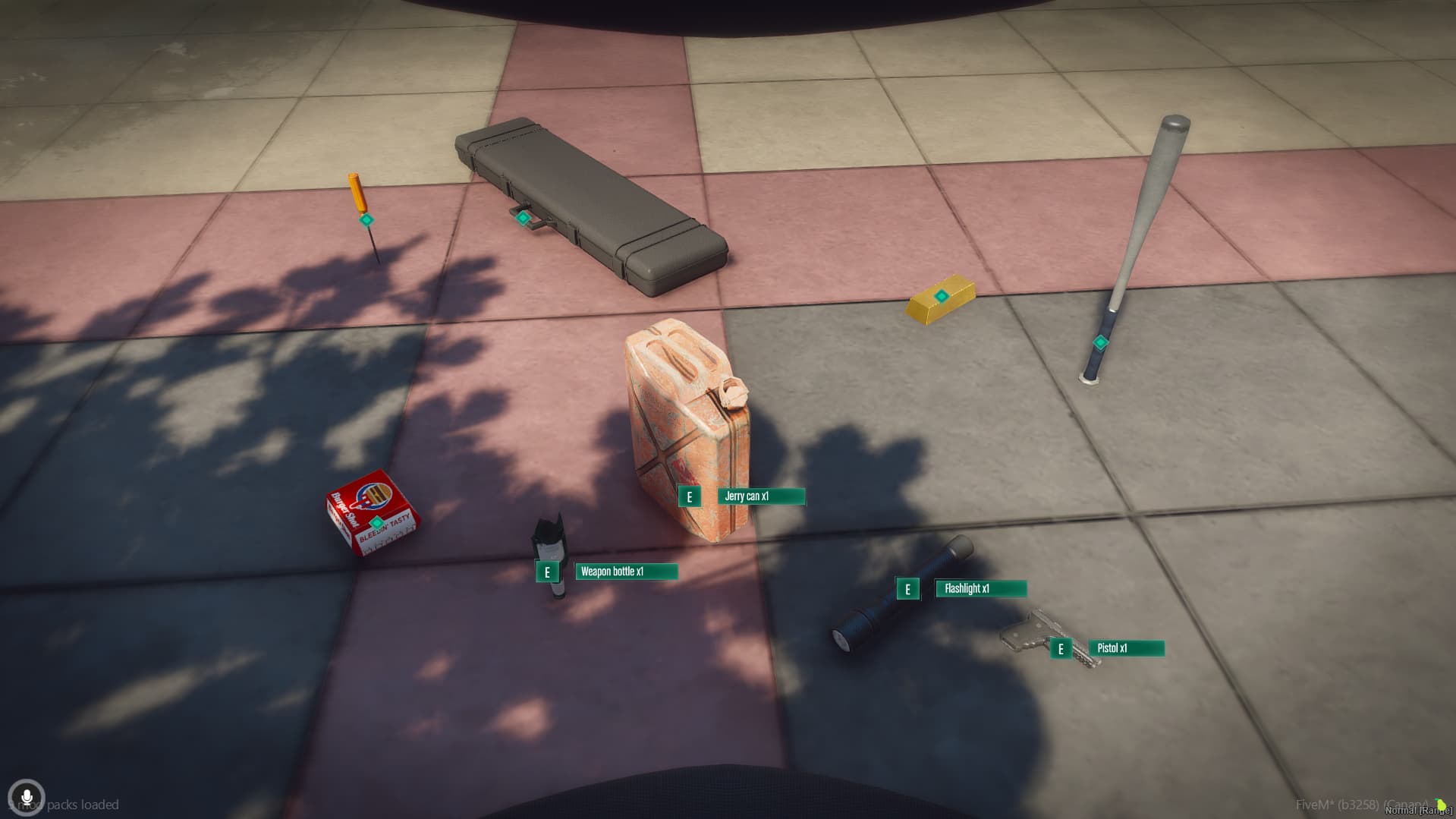1456x819 pixels.
Task: Toggle the E prompt beside Pistol
Action: pos(1060,648)
